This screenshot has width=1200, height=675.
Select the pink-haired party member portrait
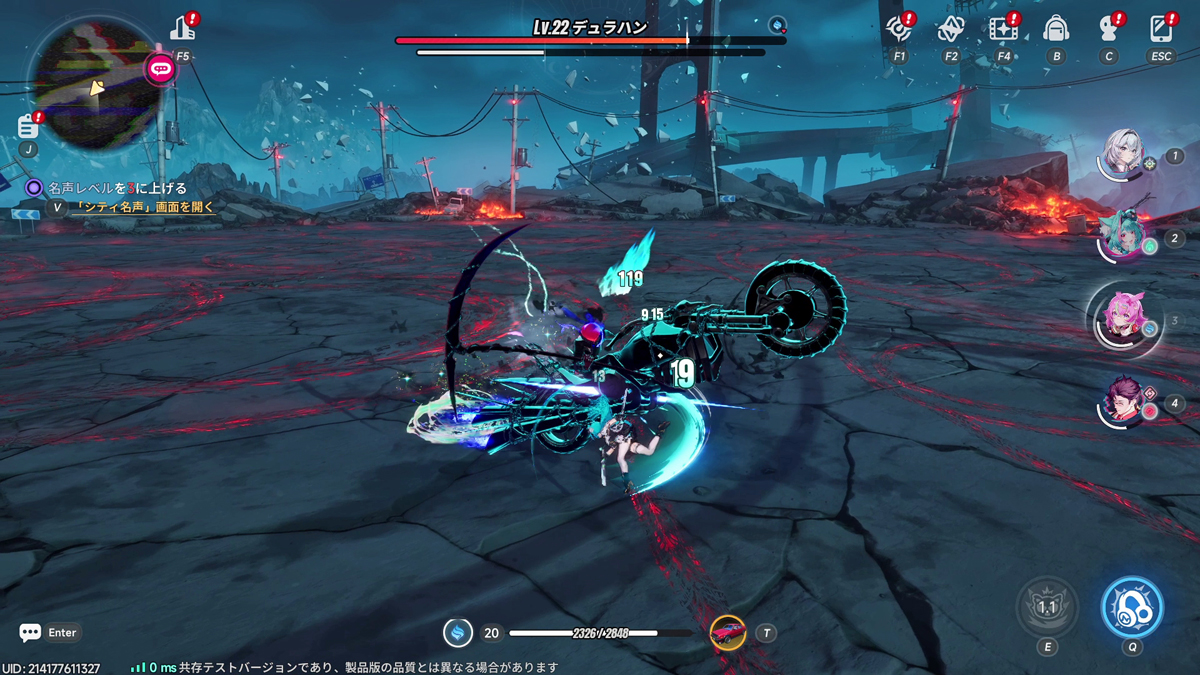click(1123, 318)
